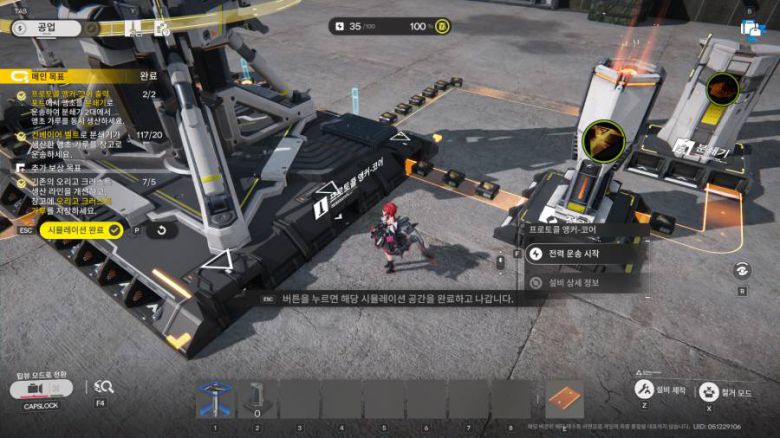780x438 pixels.
Task: Click the magnifier search icon
Action: [103, 387]
